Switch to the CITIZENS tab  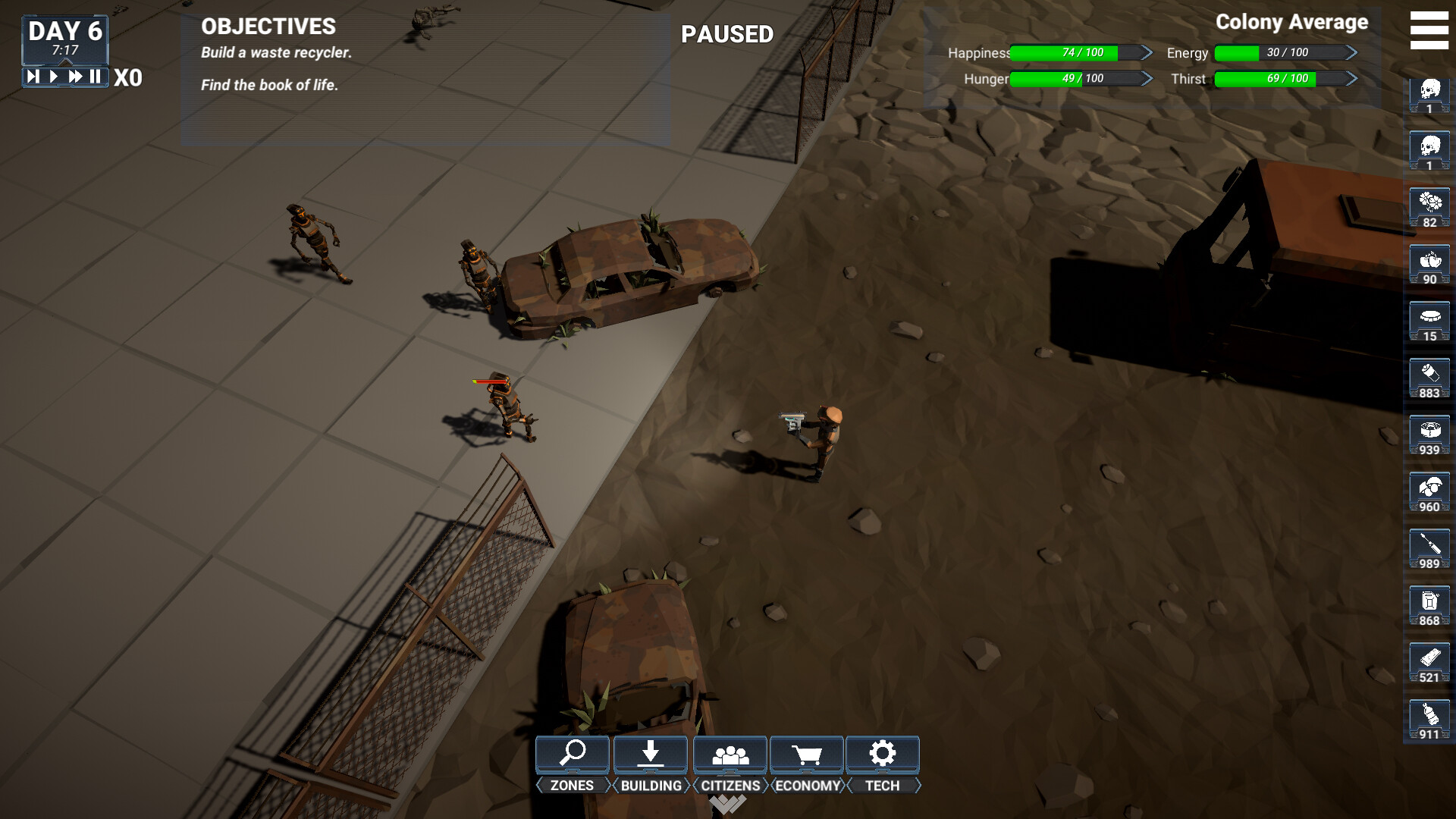click(x=730, y=786)
